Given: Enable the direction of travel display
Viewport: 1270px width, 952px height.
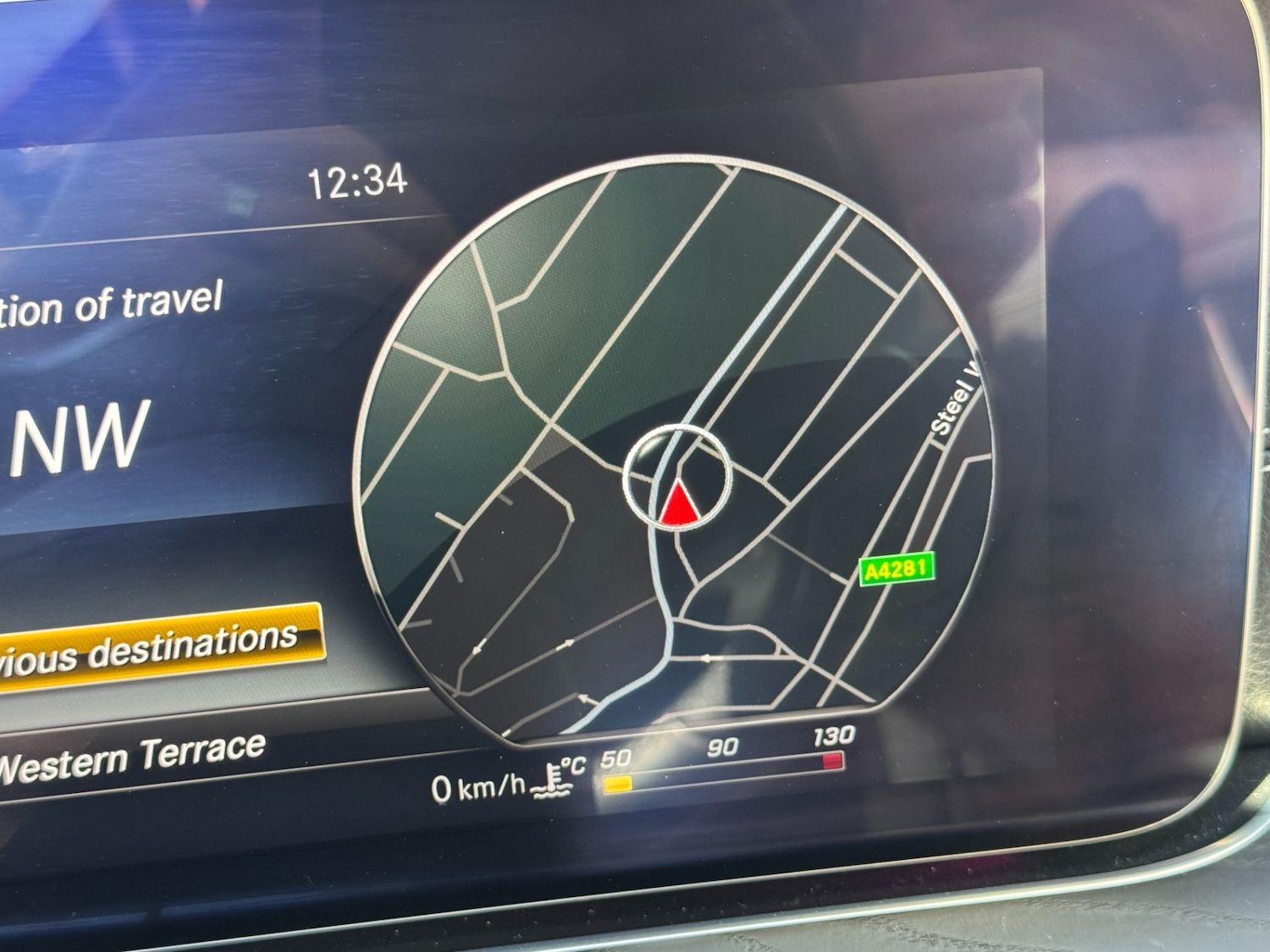Looking at the screenshot, I should [110, 305].
